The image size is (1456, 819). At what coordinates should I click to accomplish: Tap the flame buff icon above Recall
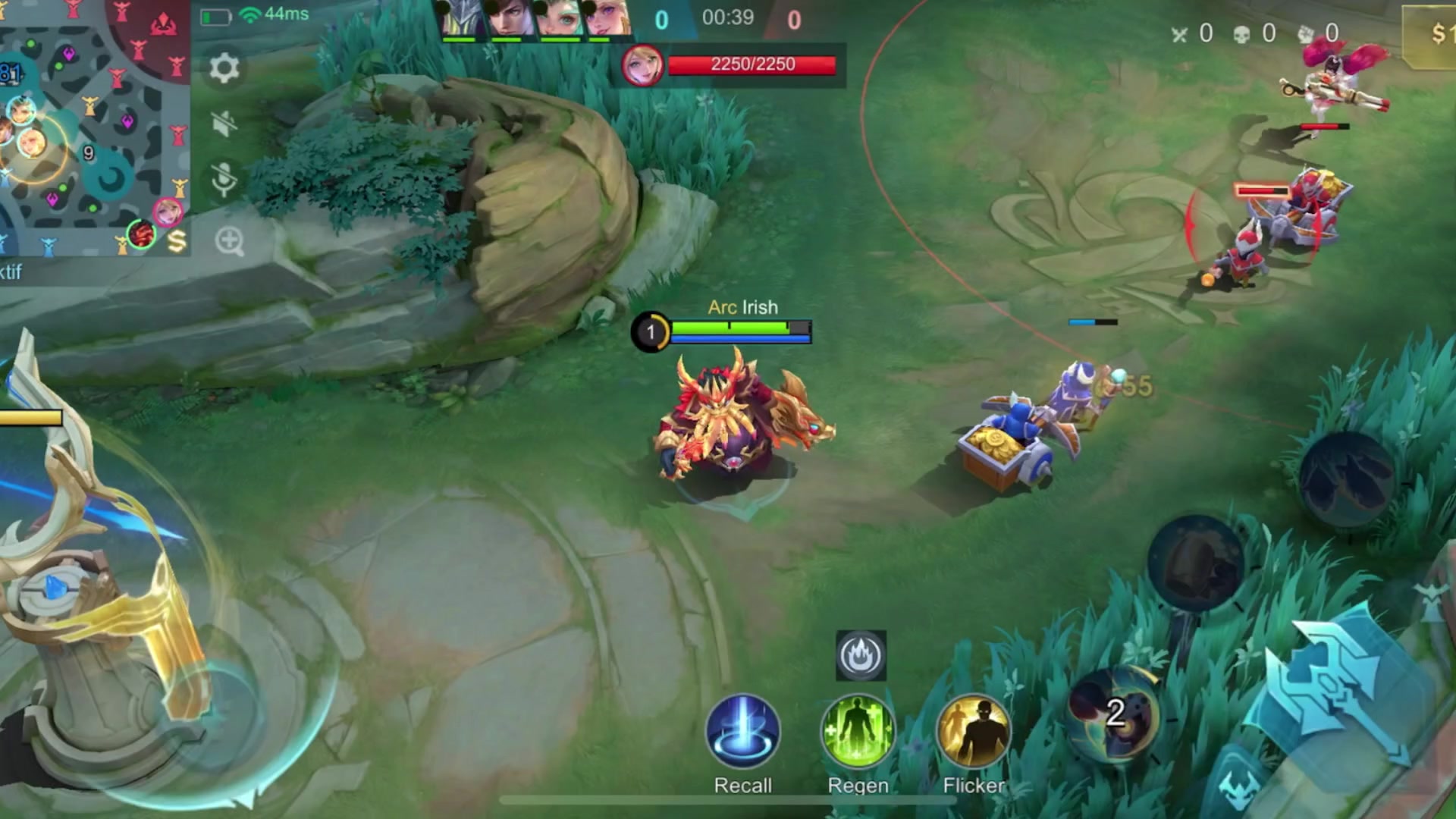[x=861, y=655]
